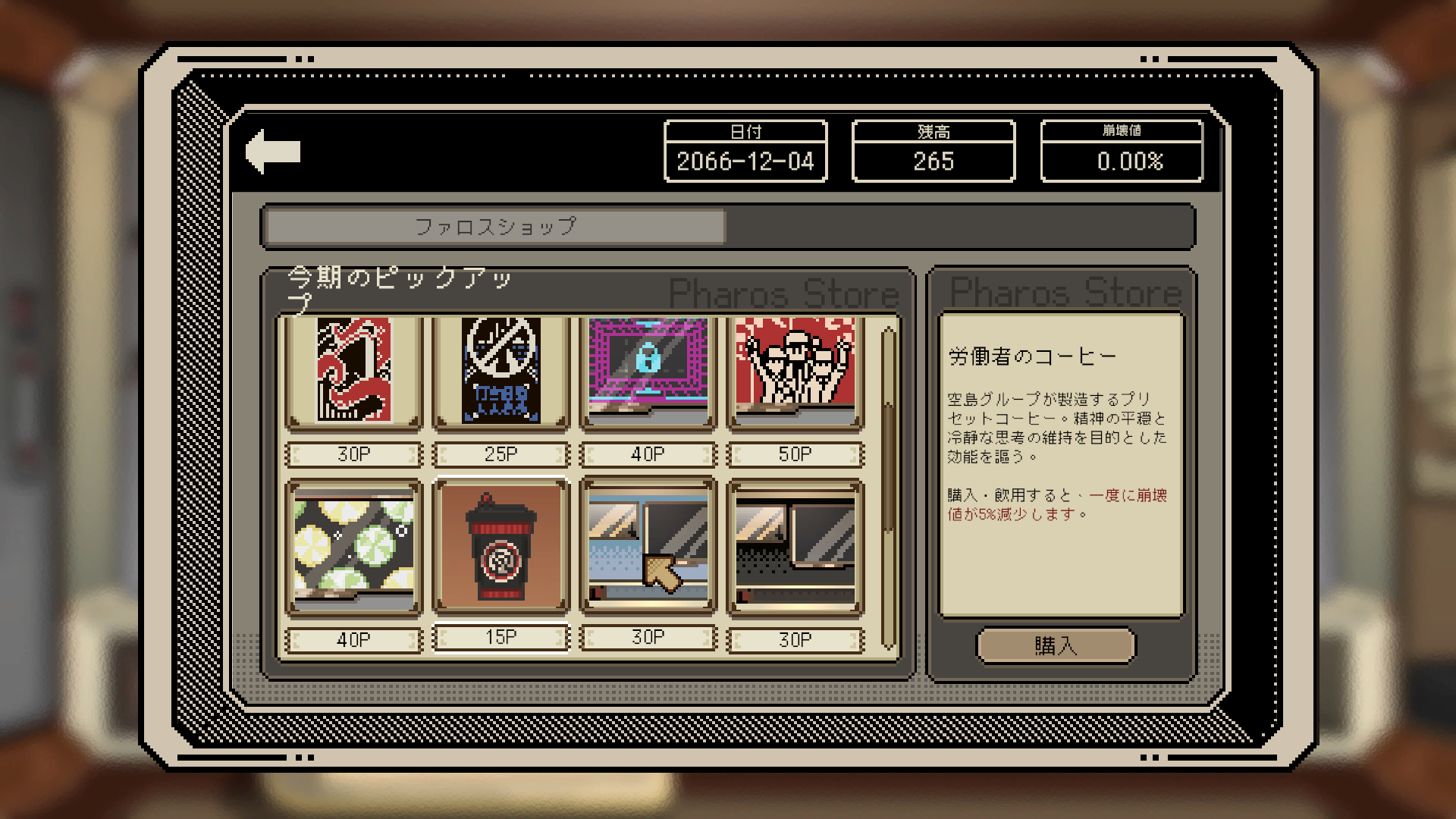The image size is (1456, 819).
Task: Select the red tentacle poster item priced 30P
Action: pos(353,372)
